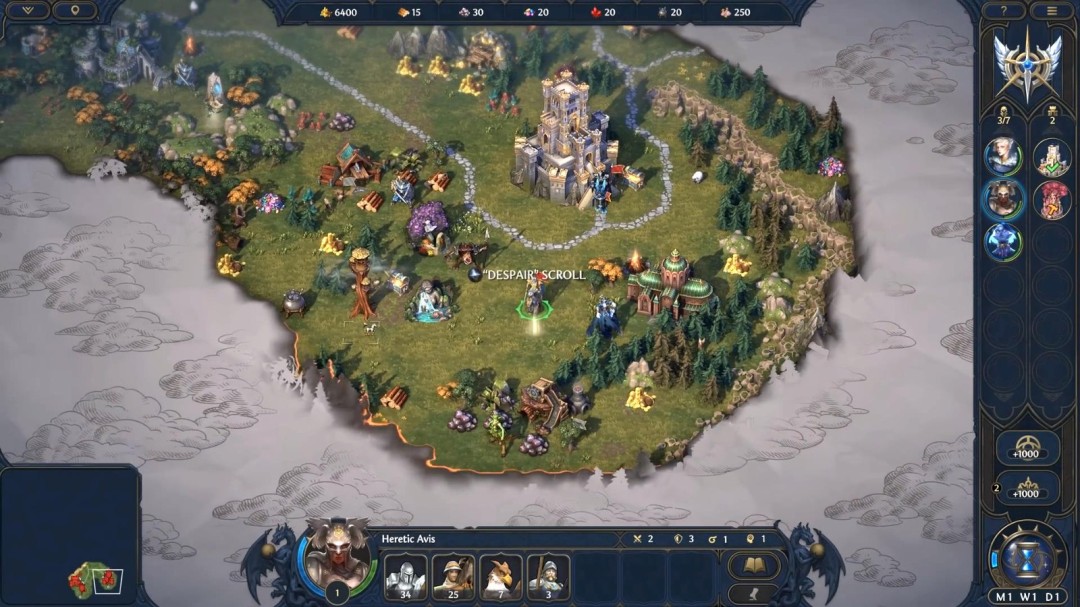Image resolution: width=1080 pixels, height=607 pixels.
Task: Open the spellbook
Action: (x=753, y=566)
